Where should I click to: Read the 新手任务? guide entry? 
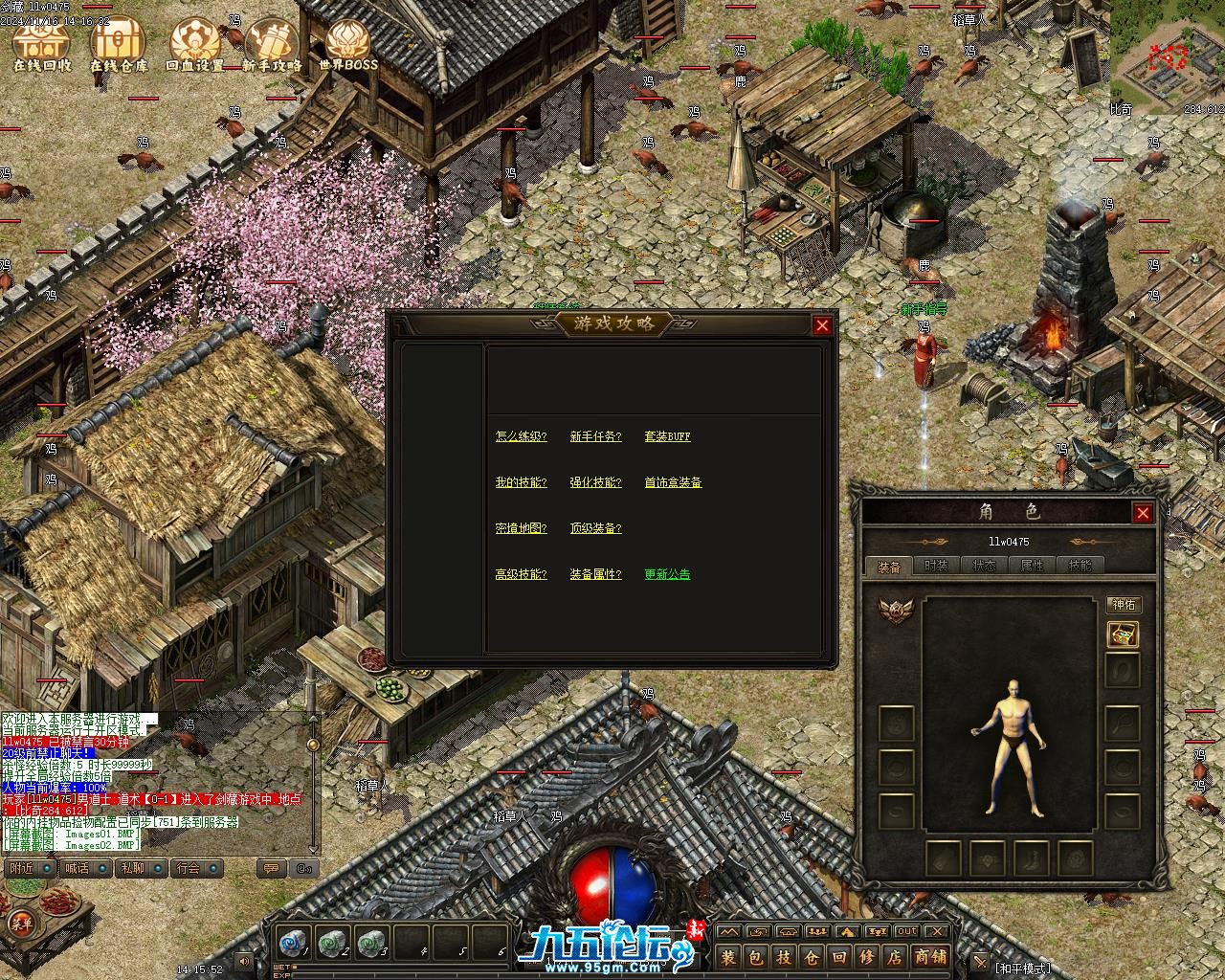pyautogui.click(x=595, y=436)
